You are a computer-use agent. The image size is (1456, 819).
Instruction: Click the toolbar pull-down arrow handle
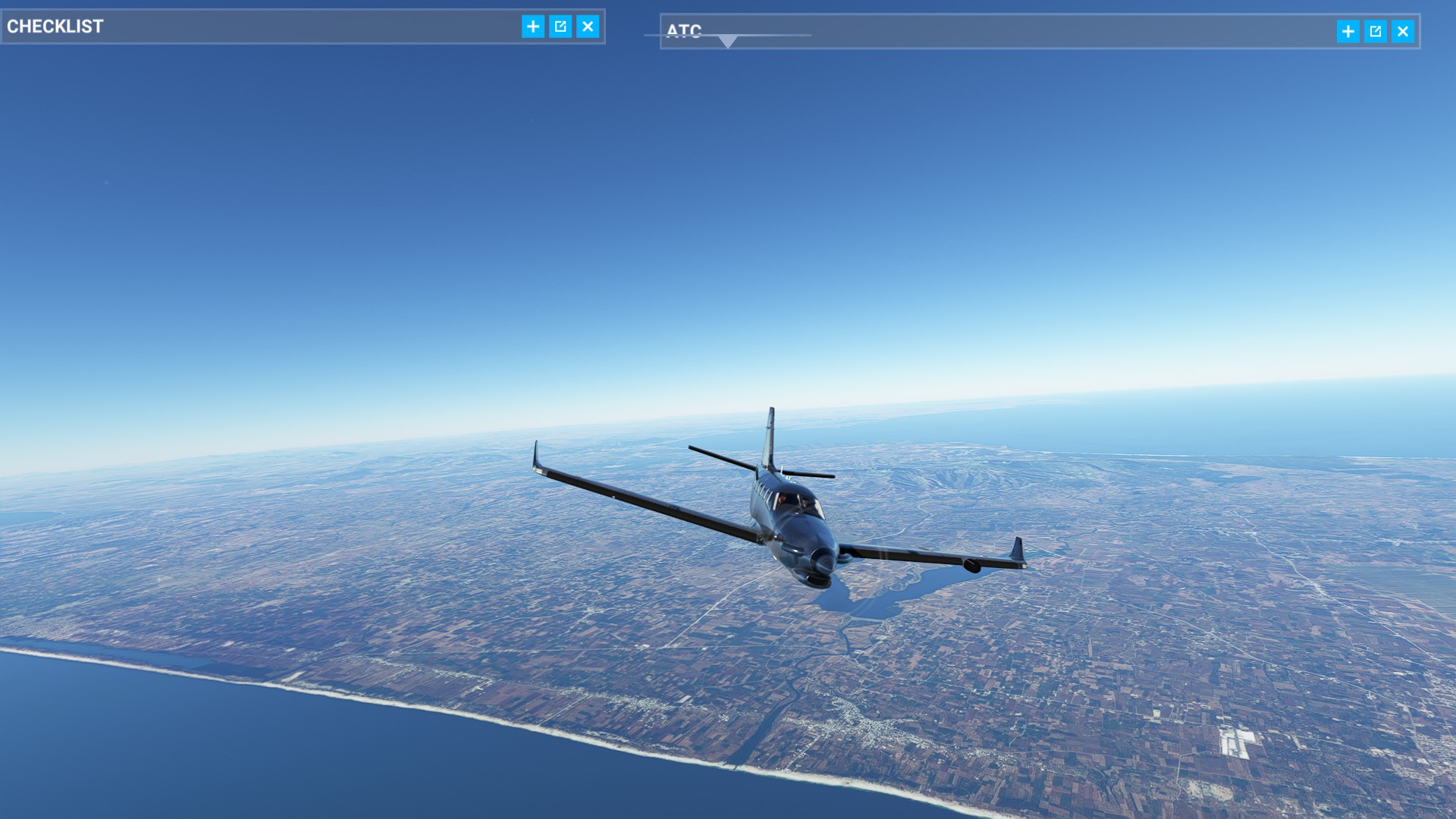coord(727,42)
